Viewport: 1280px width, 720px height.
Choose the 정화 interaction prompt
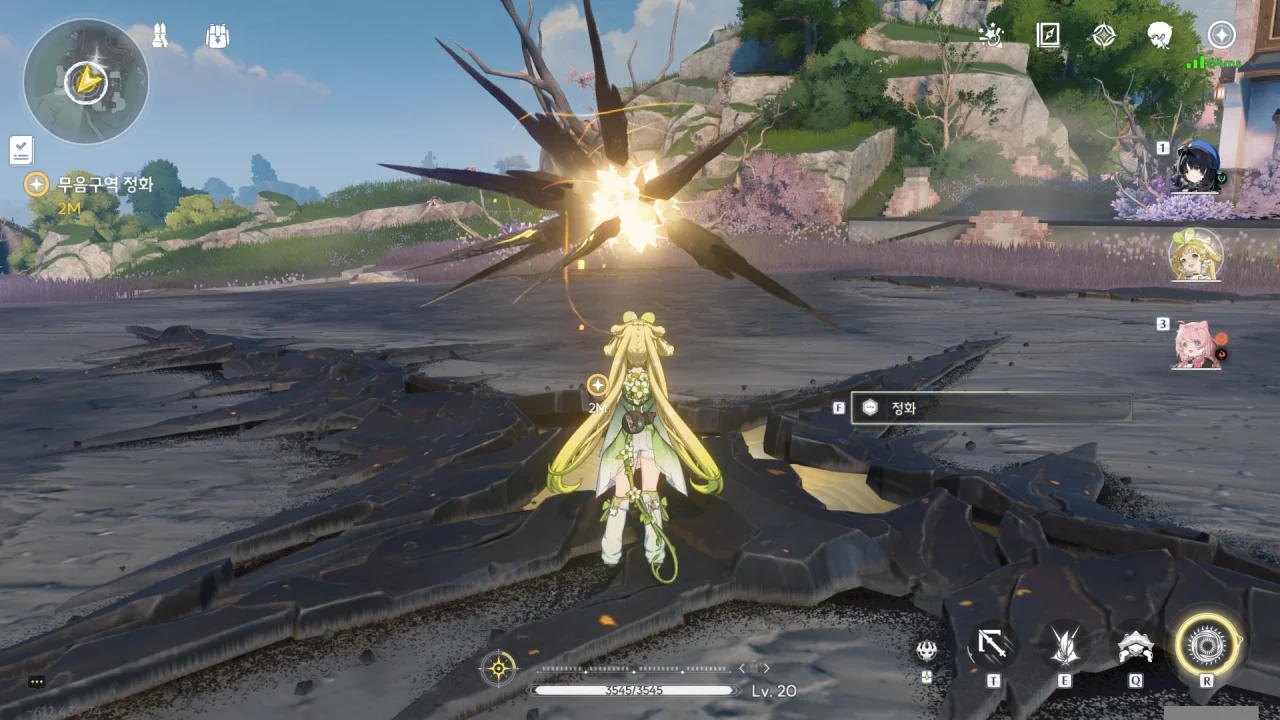(990, 408)
